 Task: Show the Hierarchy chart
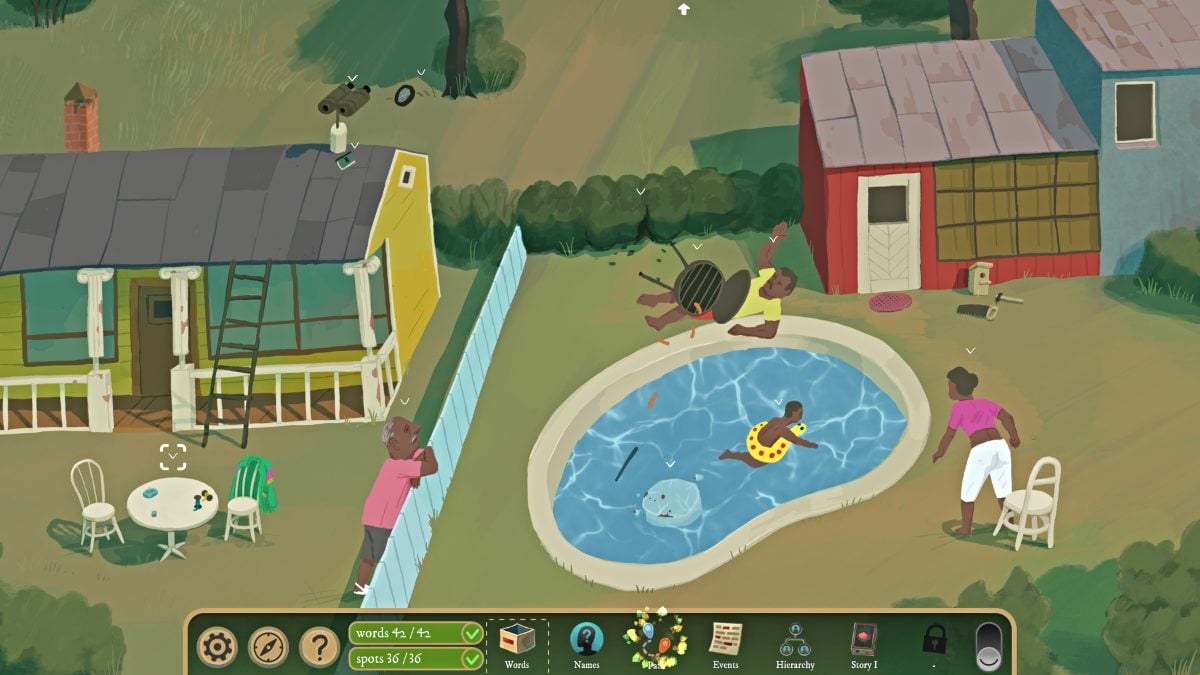coord(795,645)
